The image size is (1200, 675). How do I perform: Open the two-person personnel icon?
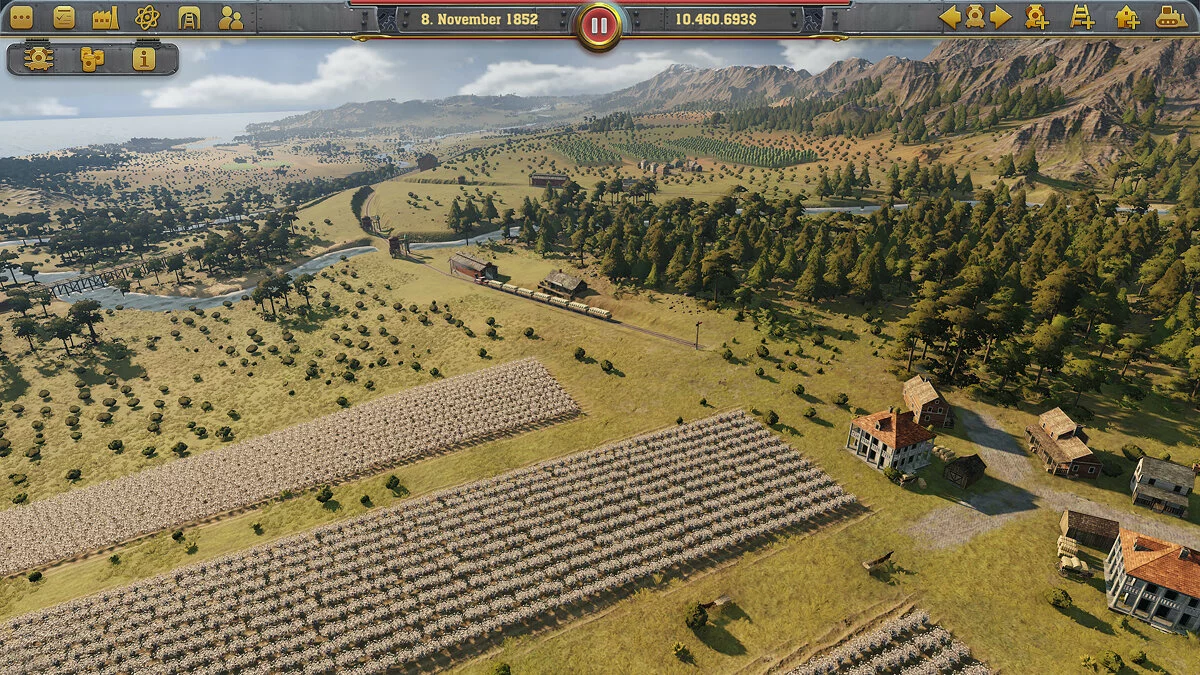(231, 17)
